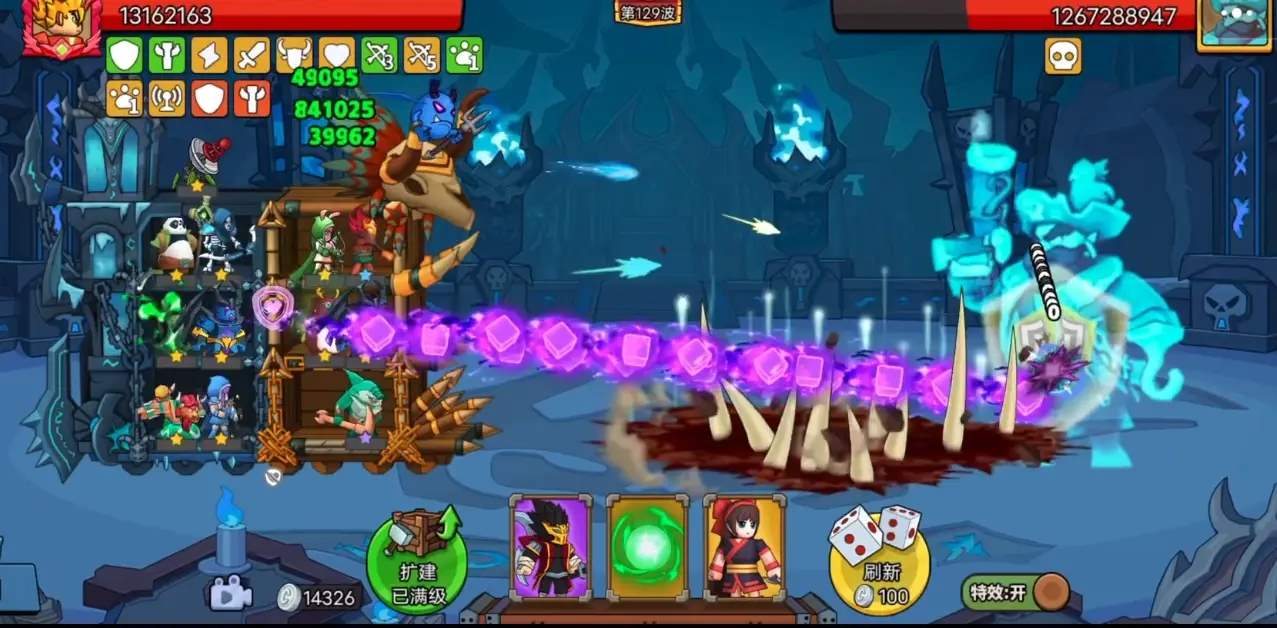View the signal tower buff icon
The image size is (1277, 628).
167,98
